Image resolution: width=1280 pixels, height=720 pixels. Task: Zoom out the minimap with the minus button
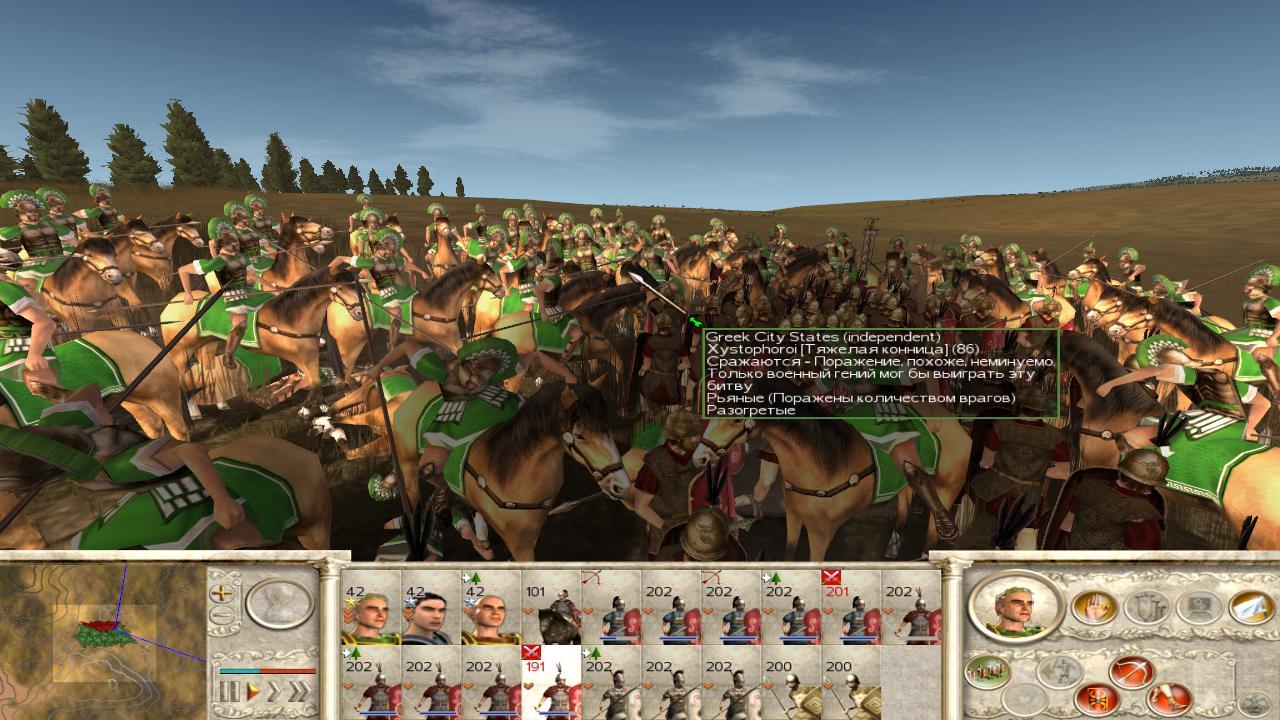[221, 615]
